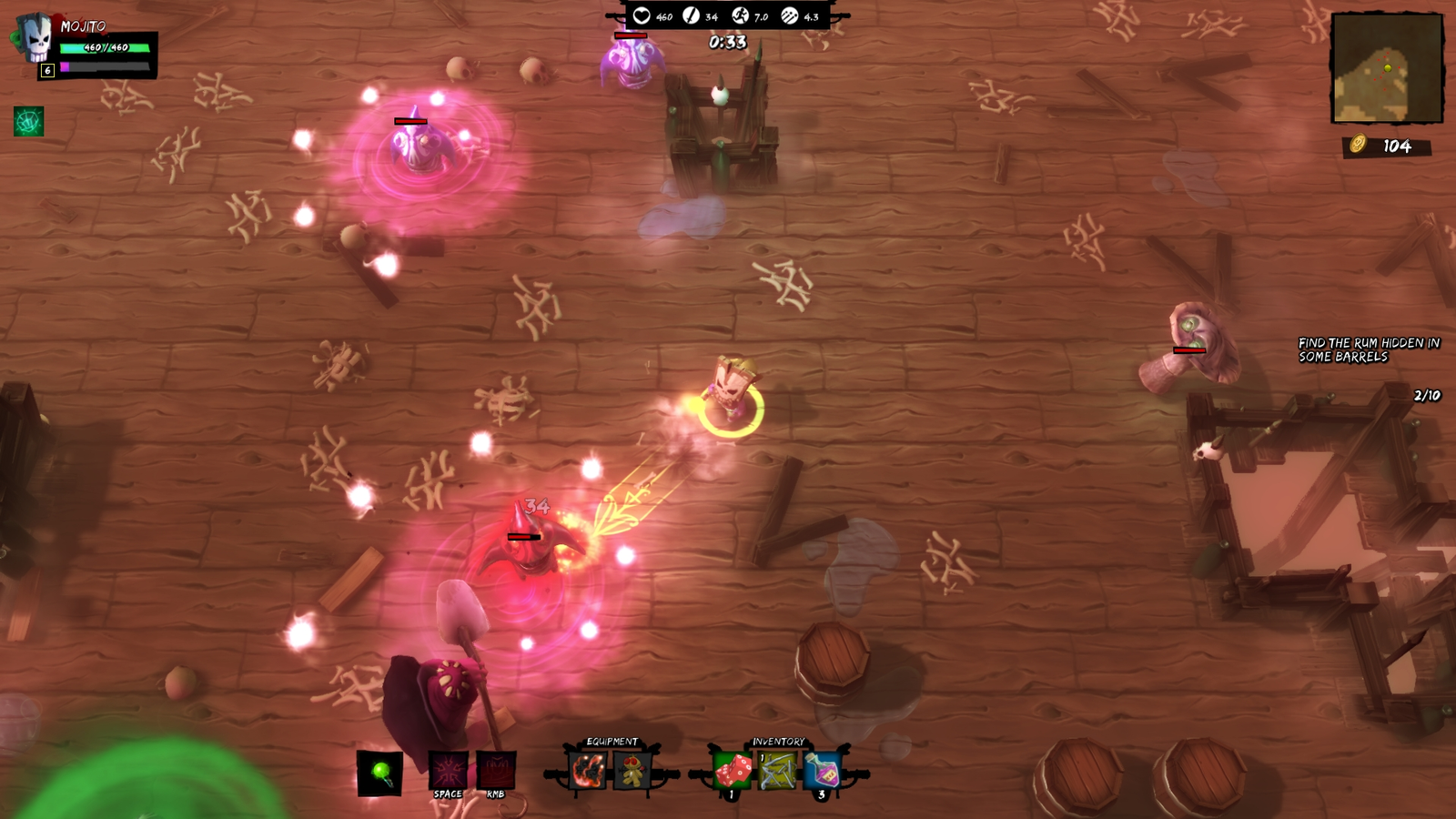Trigger the RMB ability icon
Viewport: 1456px width, 819px height.
pyautogui.click(x=496, y=771)
